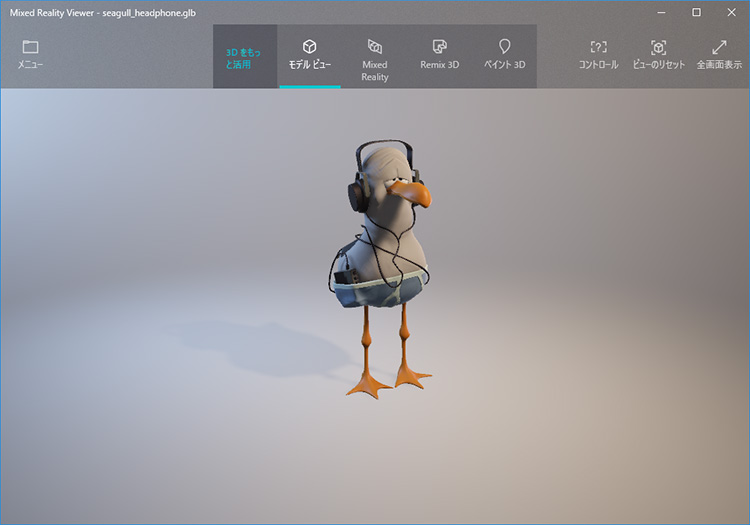Open the Remix 3D tab

tap(439, 55)
